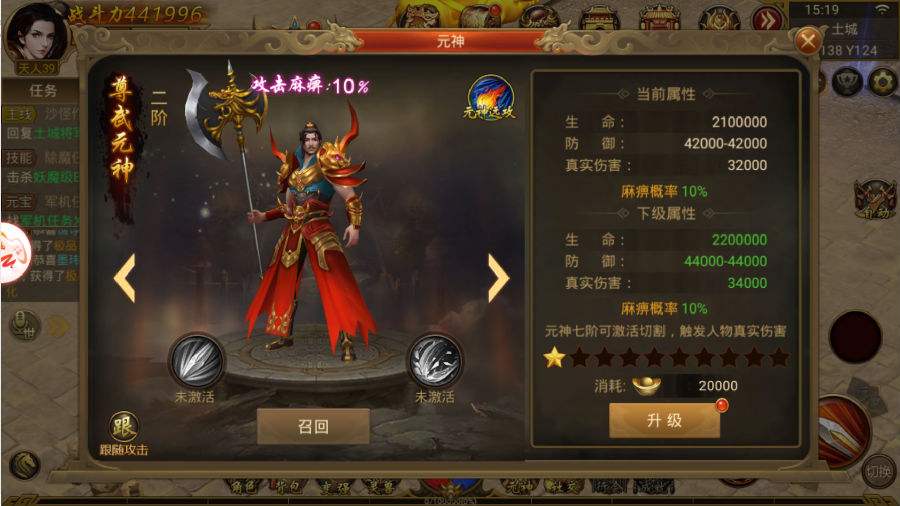Recall the spirit with 召回 button

pos(313,425)
